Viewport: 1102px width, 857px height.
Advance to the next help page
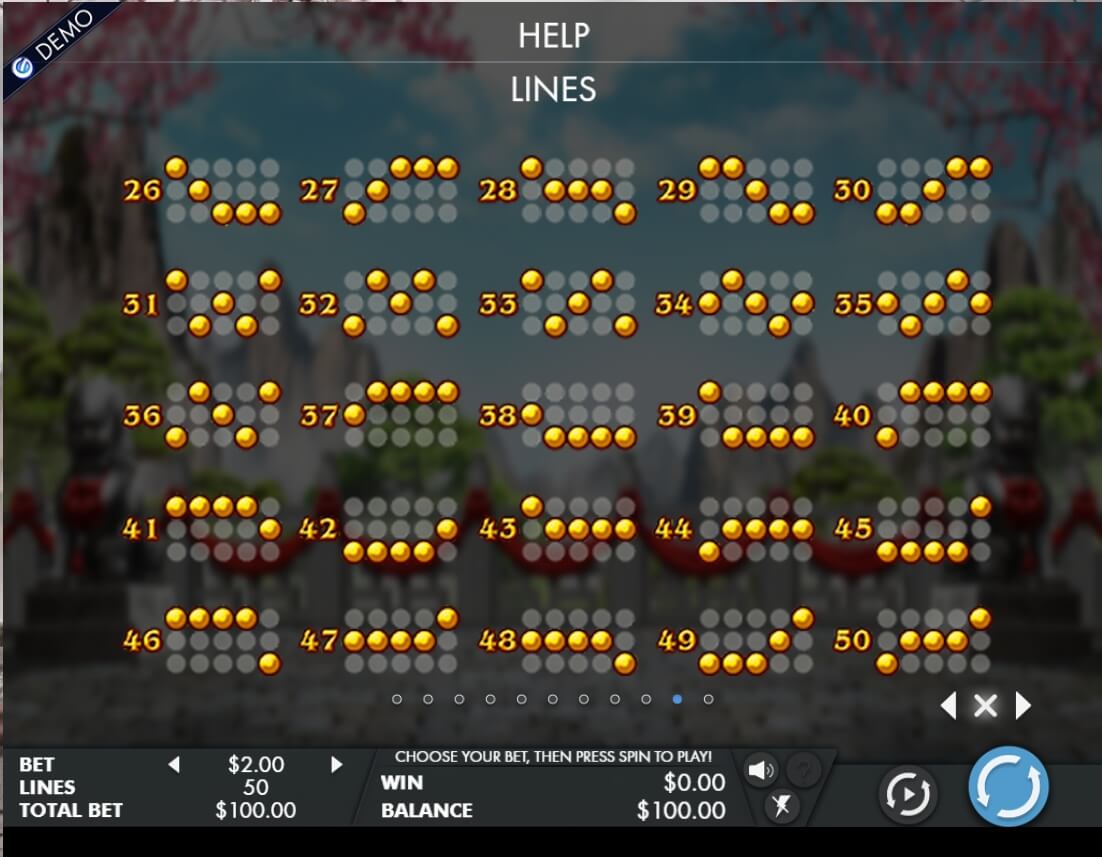click(x=1023, y=707)
